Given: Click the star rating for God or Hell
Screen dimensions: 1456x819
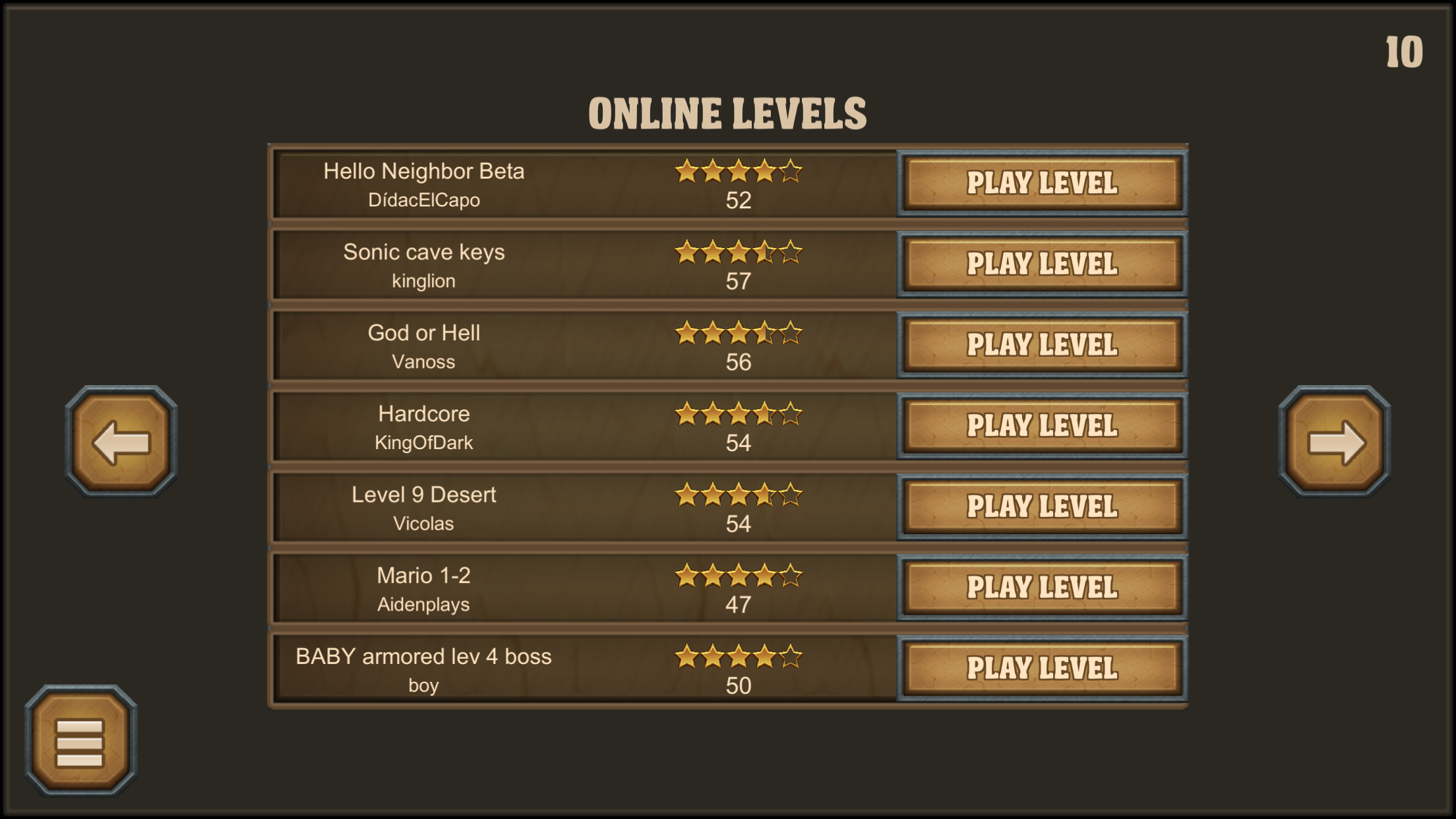Looking at the screenshot, I should click(739, 332).
